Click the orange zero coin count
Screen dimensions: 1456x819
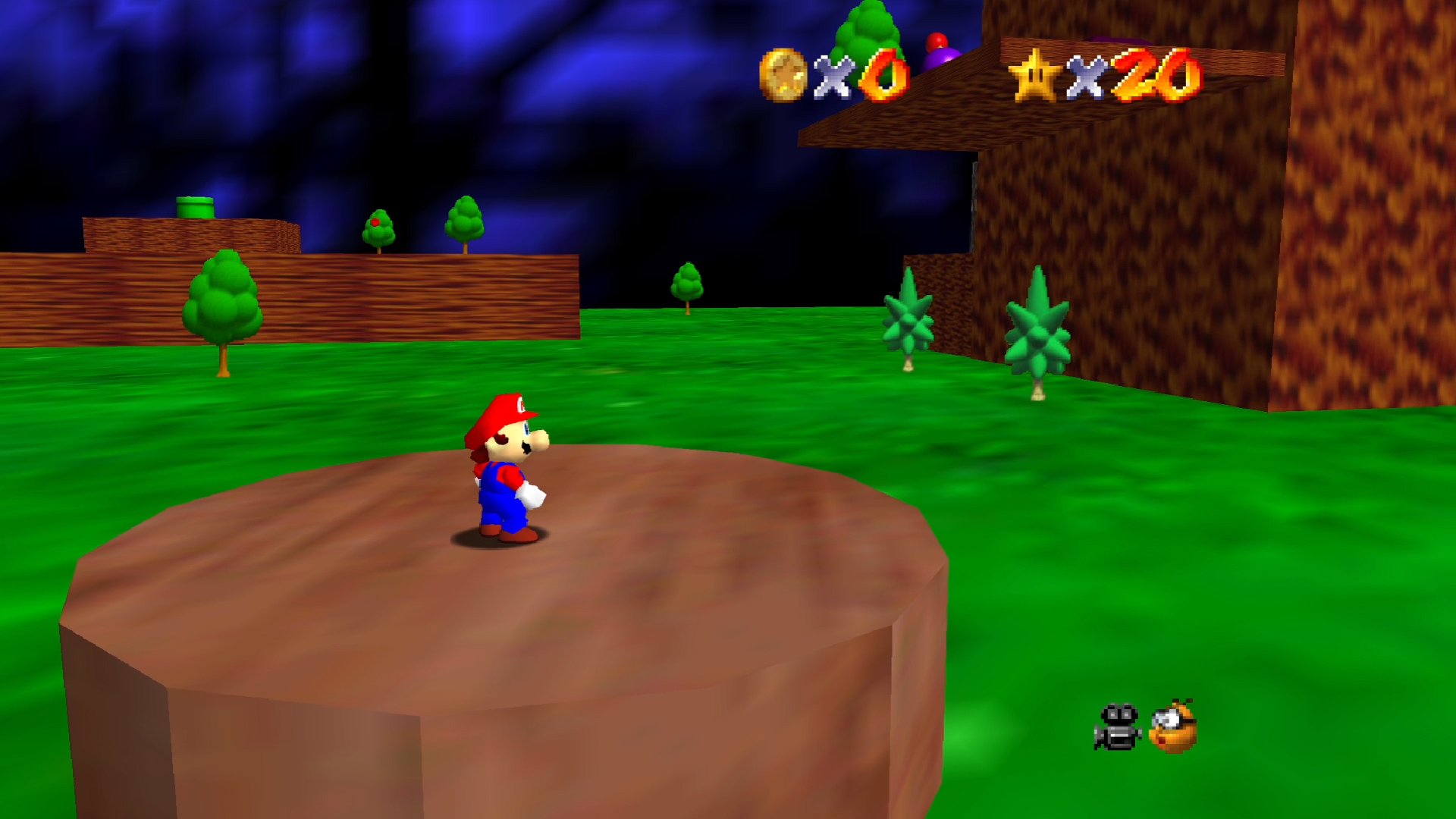(884, 76)
